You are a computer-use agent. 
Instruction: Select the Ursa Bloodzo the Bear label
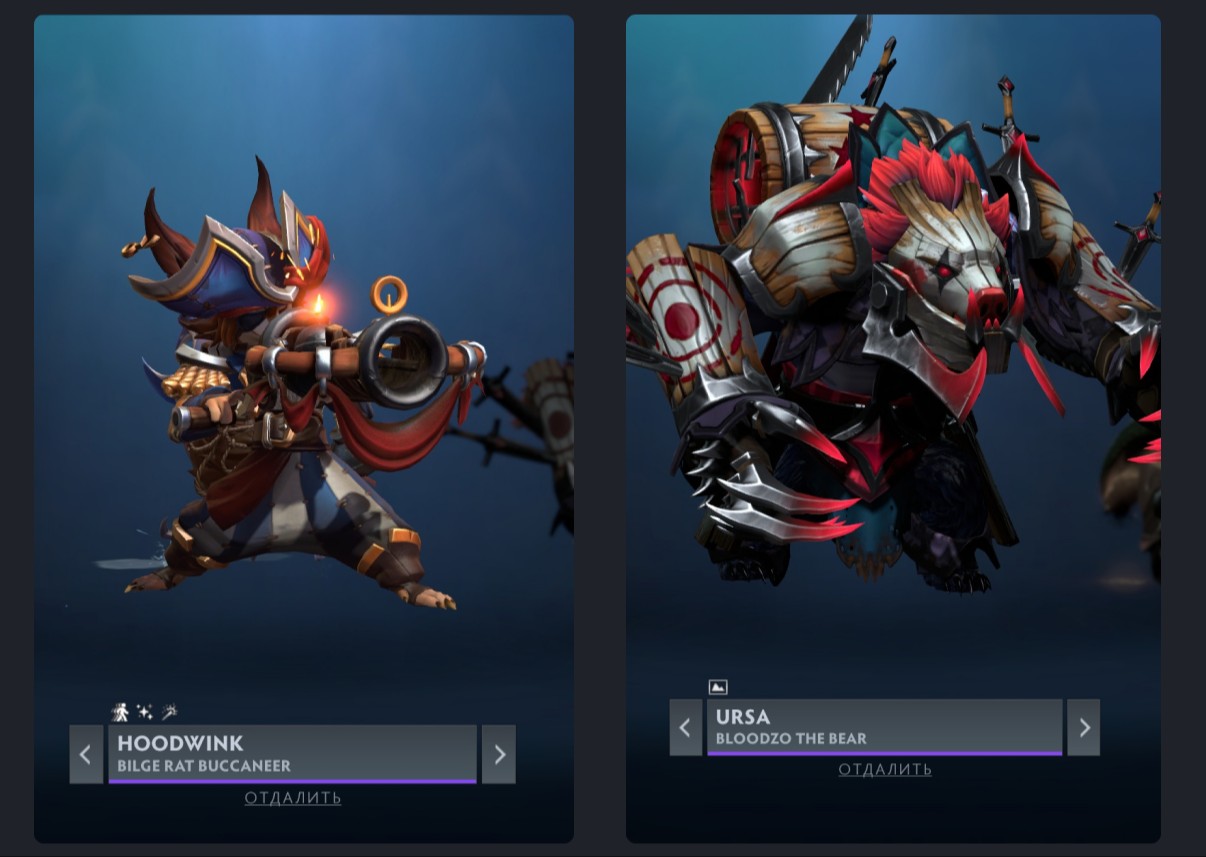884,727
